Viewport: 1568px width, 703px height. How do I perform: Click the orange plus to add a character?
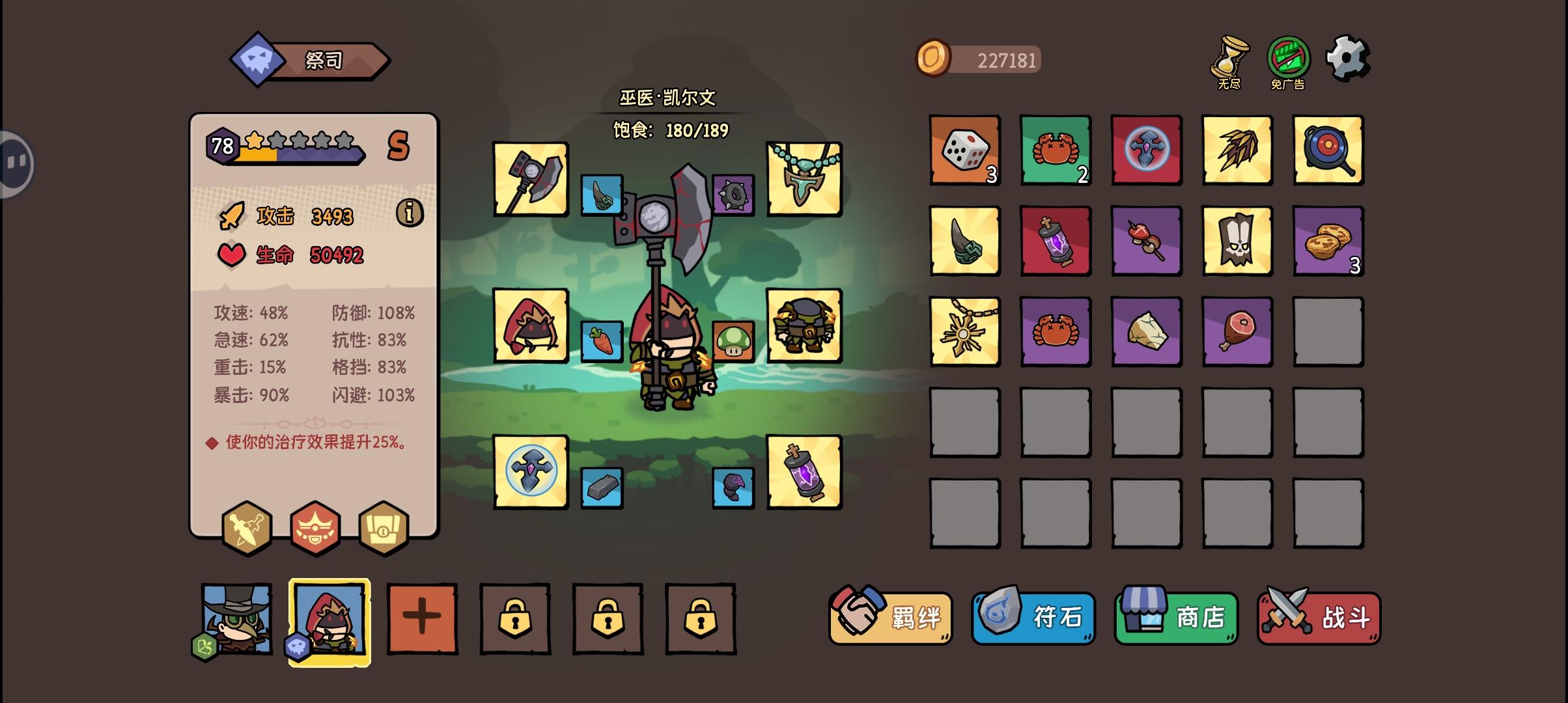tap(422, 618)
